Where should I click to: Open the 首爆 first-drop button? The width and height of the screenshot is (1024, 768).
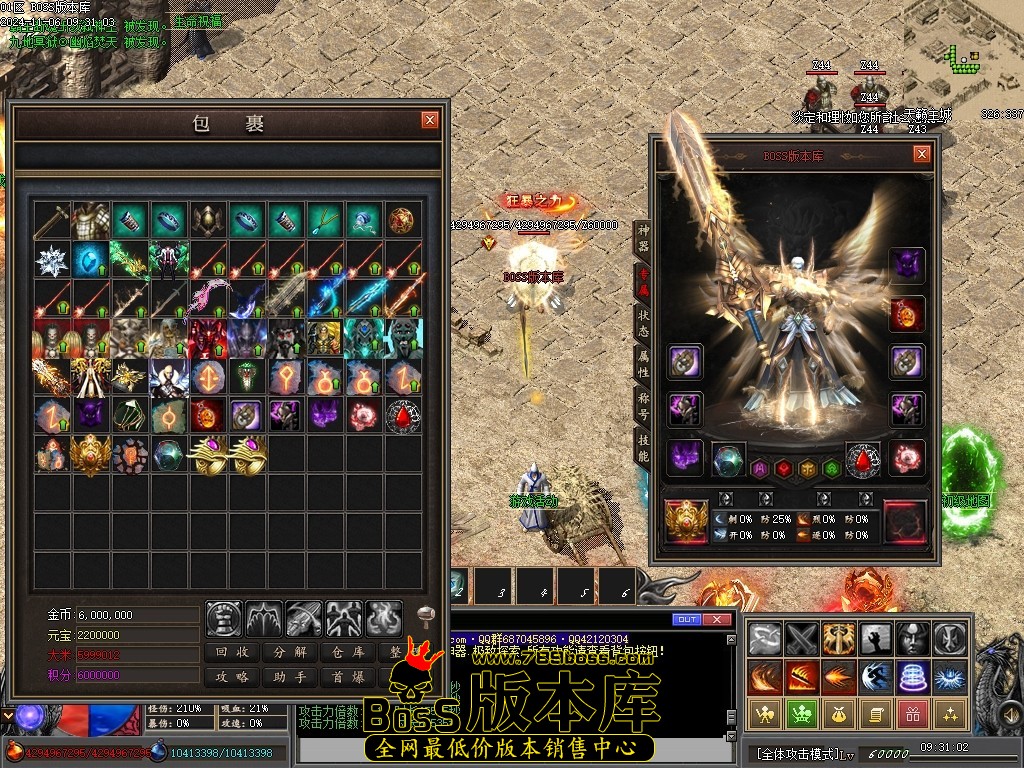[x=347, y=677]
